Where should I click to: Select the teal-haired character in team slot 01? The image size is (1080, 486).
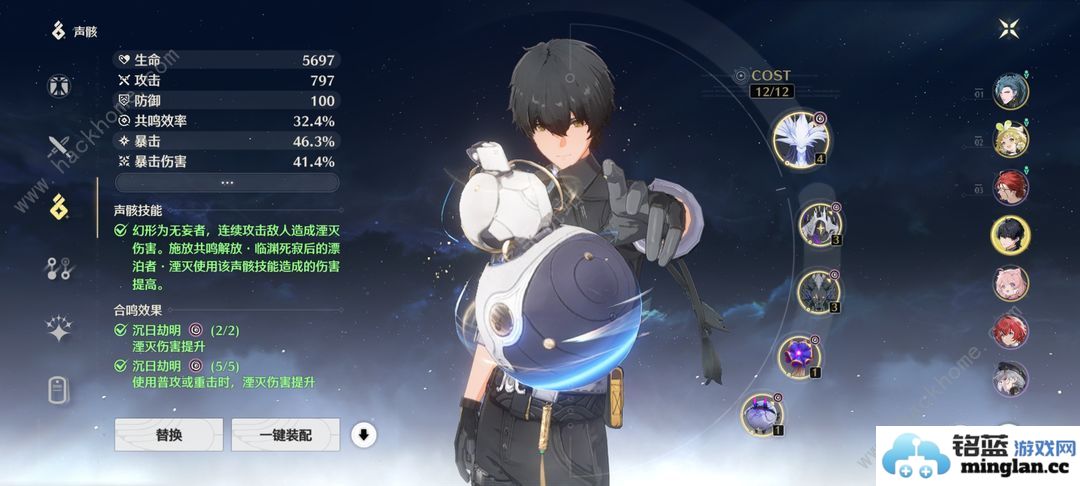click(1010, 91)
